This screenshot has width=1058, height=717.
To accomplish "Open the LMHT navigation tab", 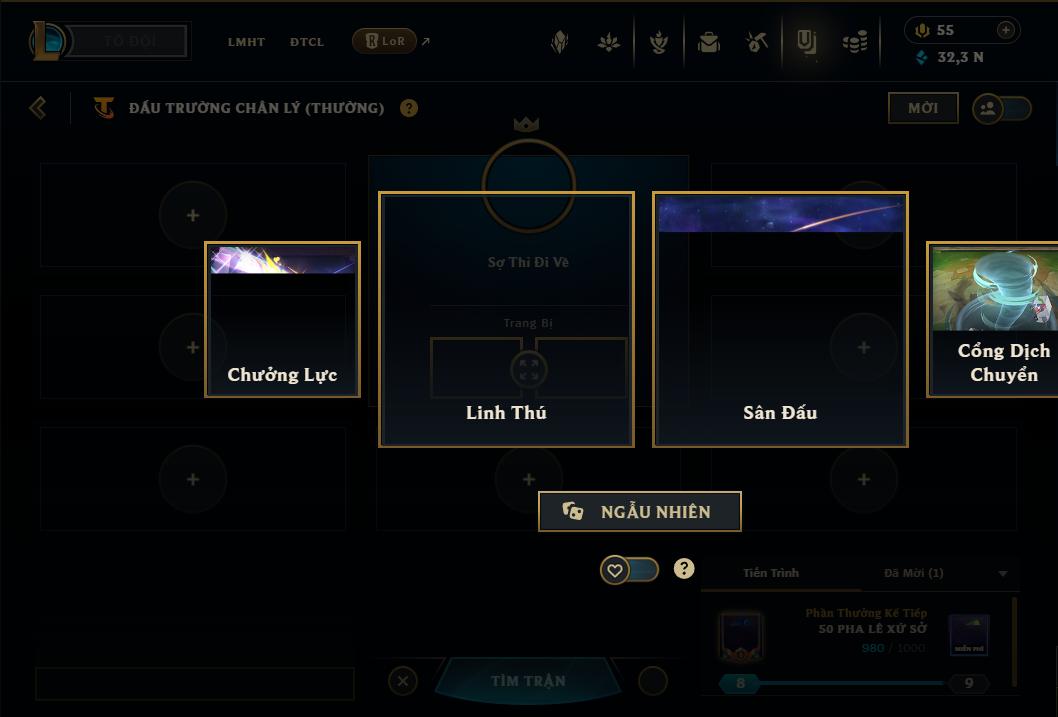I will tap(246, 42).
